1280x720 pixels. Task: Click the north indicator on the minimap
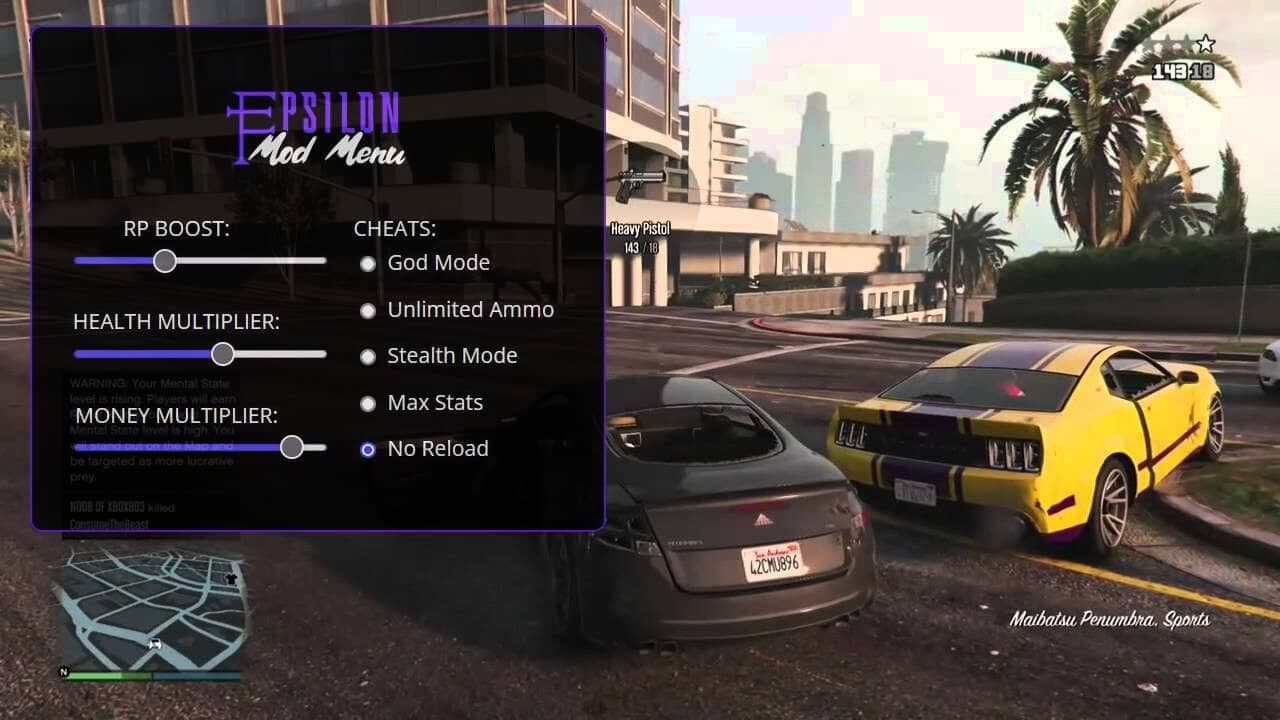click(64, 671)
